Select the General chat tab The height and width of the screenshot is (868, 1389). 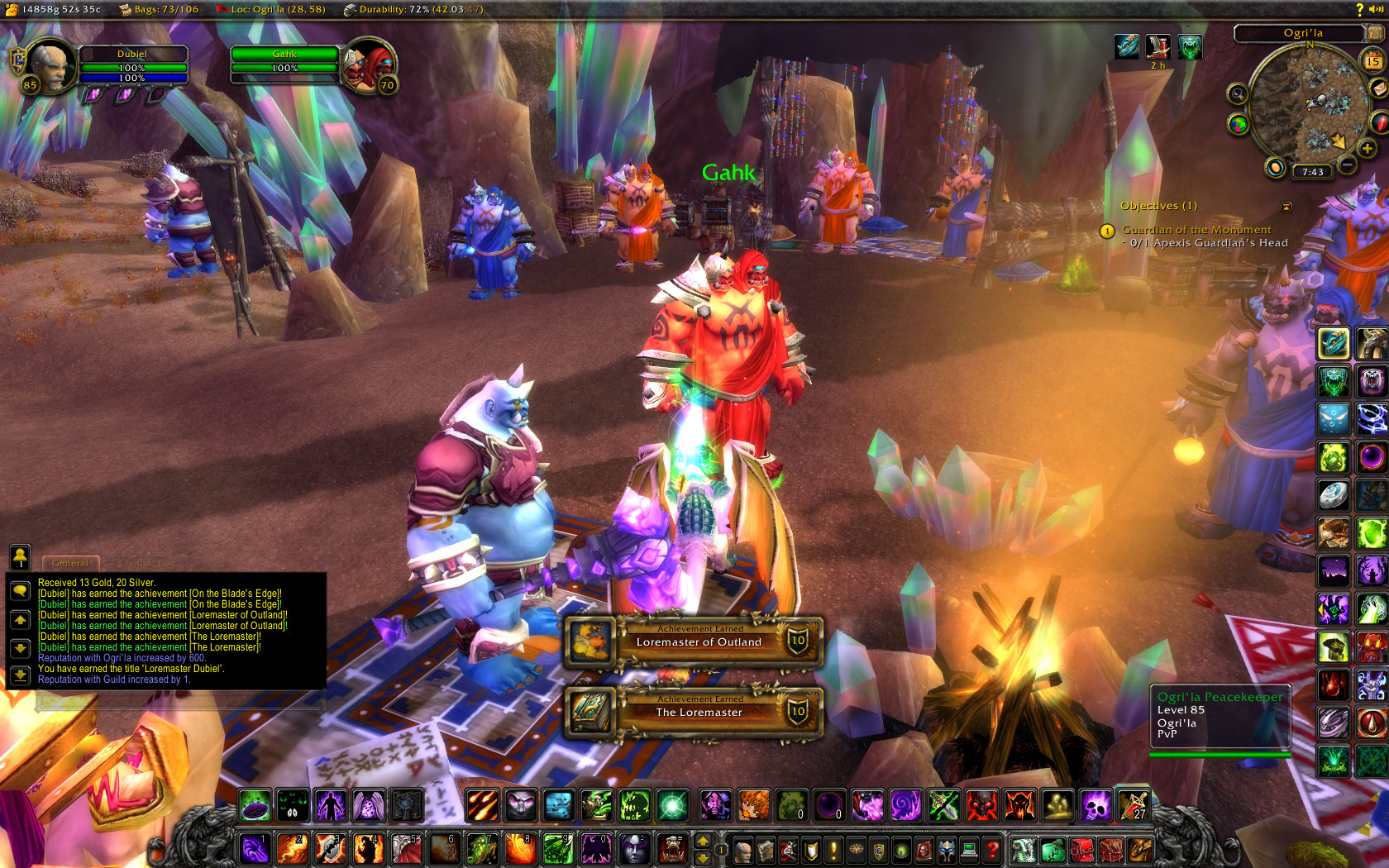click(x=70, y=563)
